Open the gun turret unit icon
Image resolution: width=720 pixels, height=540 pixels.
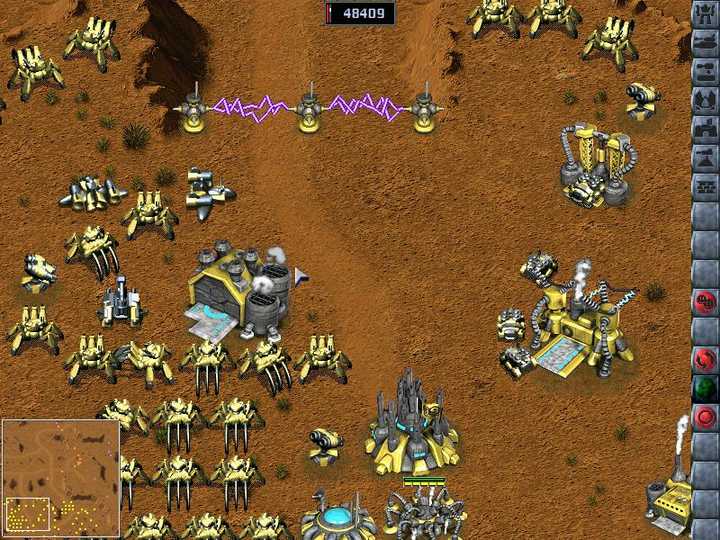(706, 72)
